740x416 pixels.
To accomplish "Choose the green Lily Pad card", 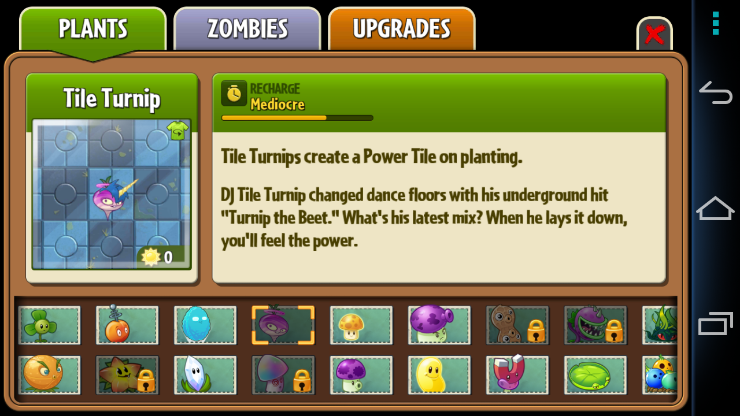I will (x=595, y=374).
